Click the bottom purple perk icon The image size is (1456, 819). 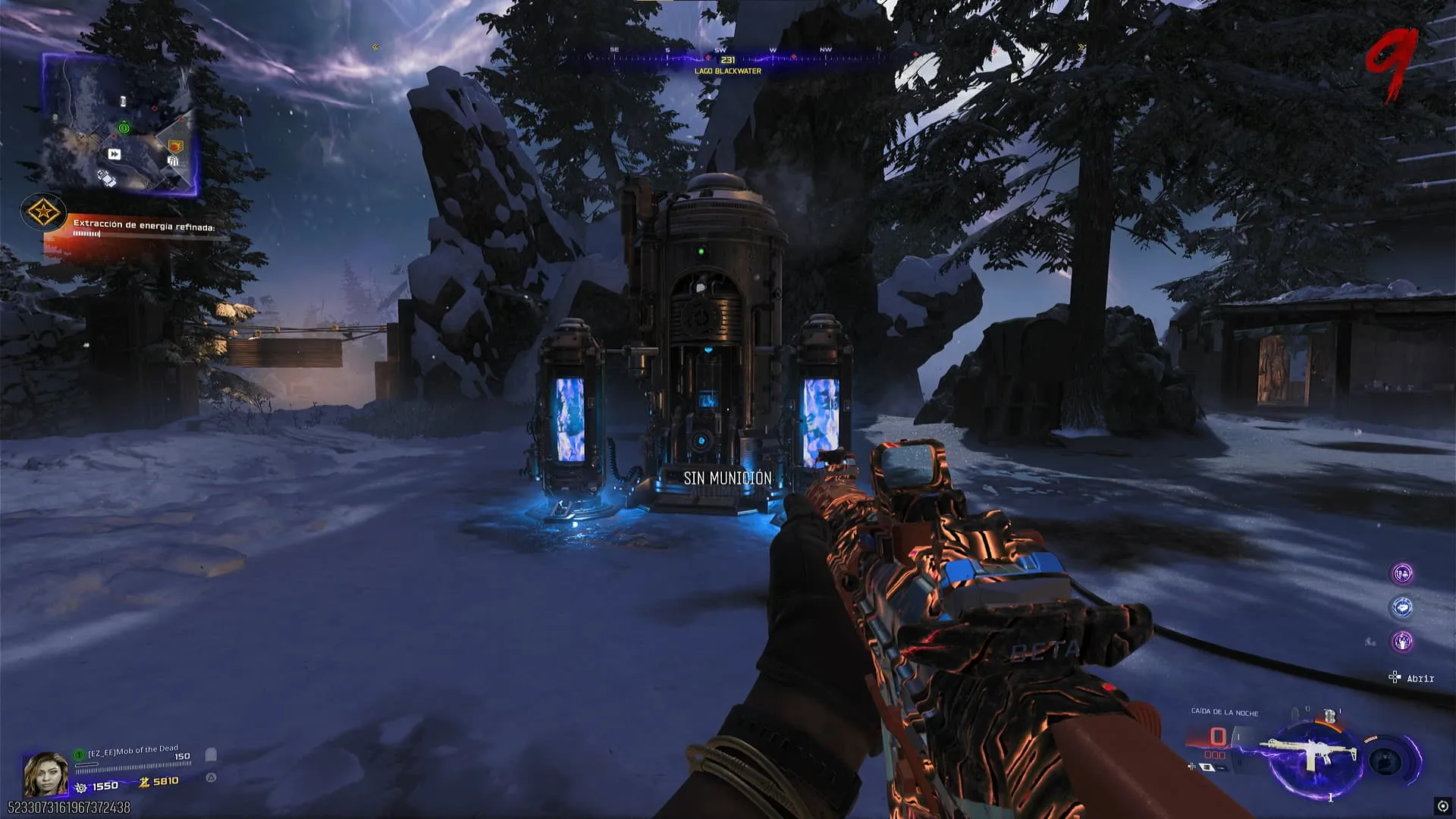(x=1402, y=642)
